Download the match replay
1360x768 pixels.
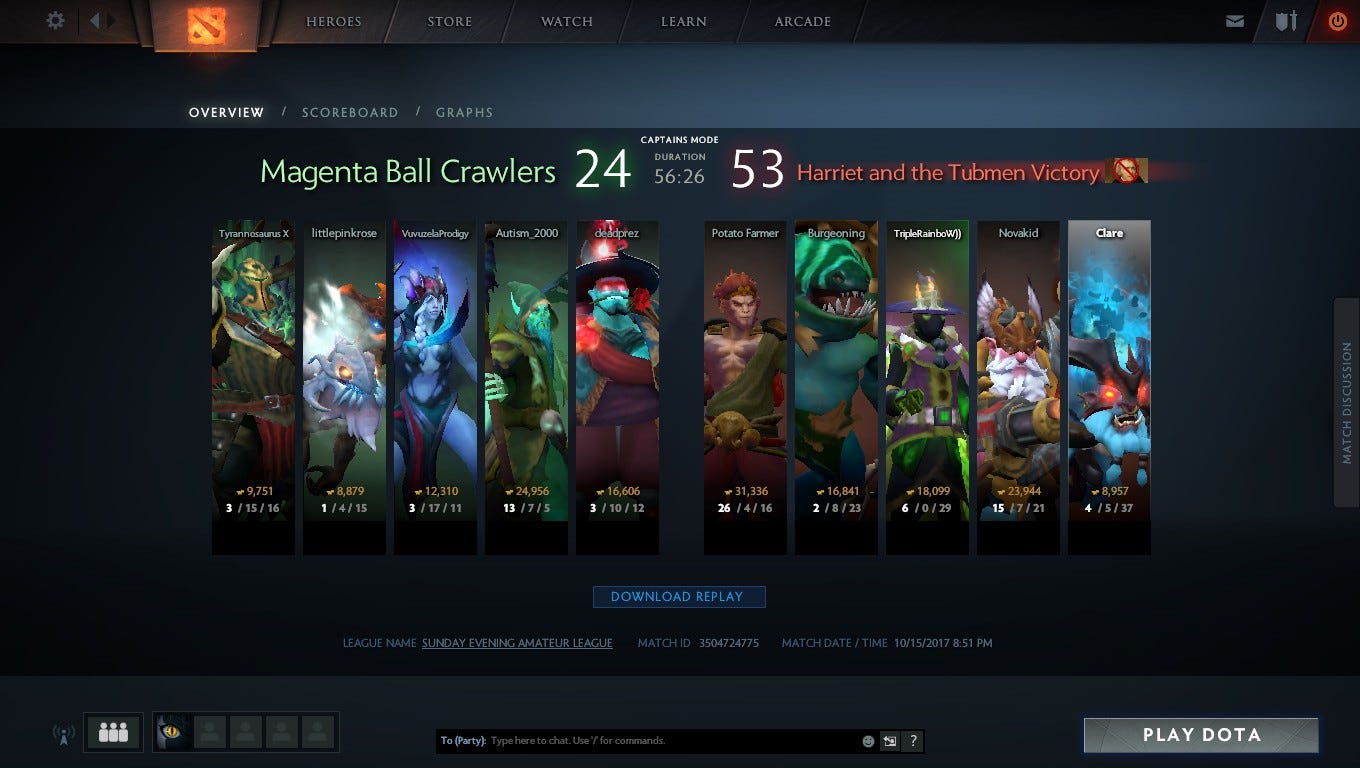[x=678, y=597]
